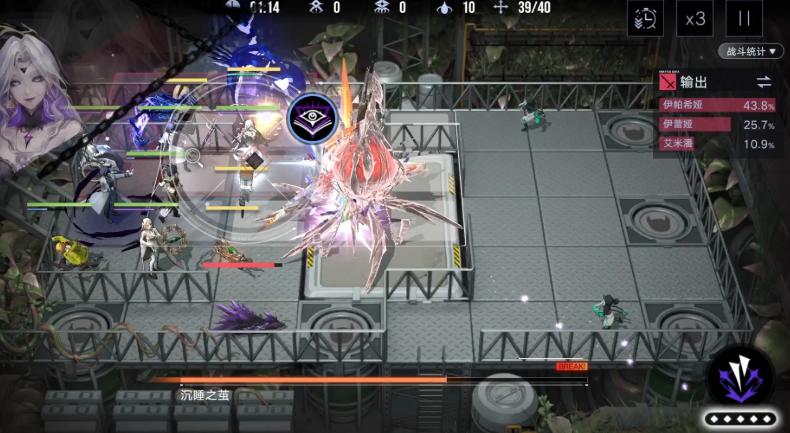Viewport: 790px width, 433px height.
Task: Select the 伊蕾娅 damage row
Action: tap(717, 125)
